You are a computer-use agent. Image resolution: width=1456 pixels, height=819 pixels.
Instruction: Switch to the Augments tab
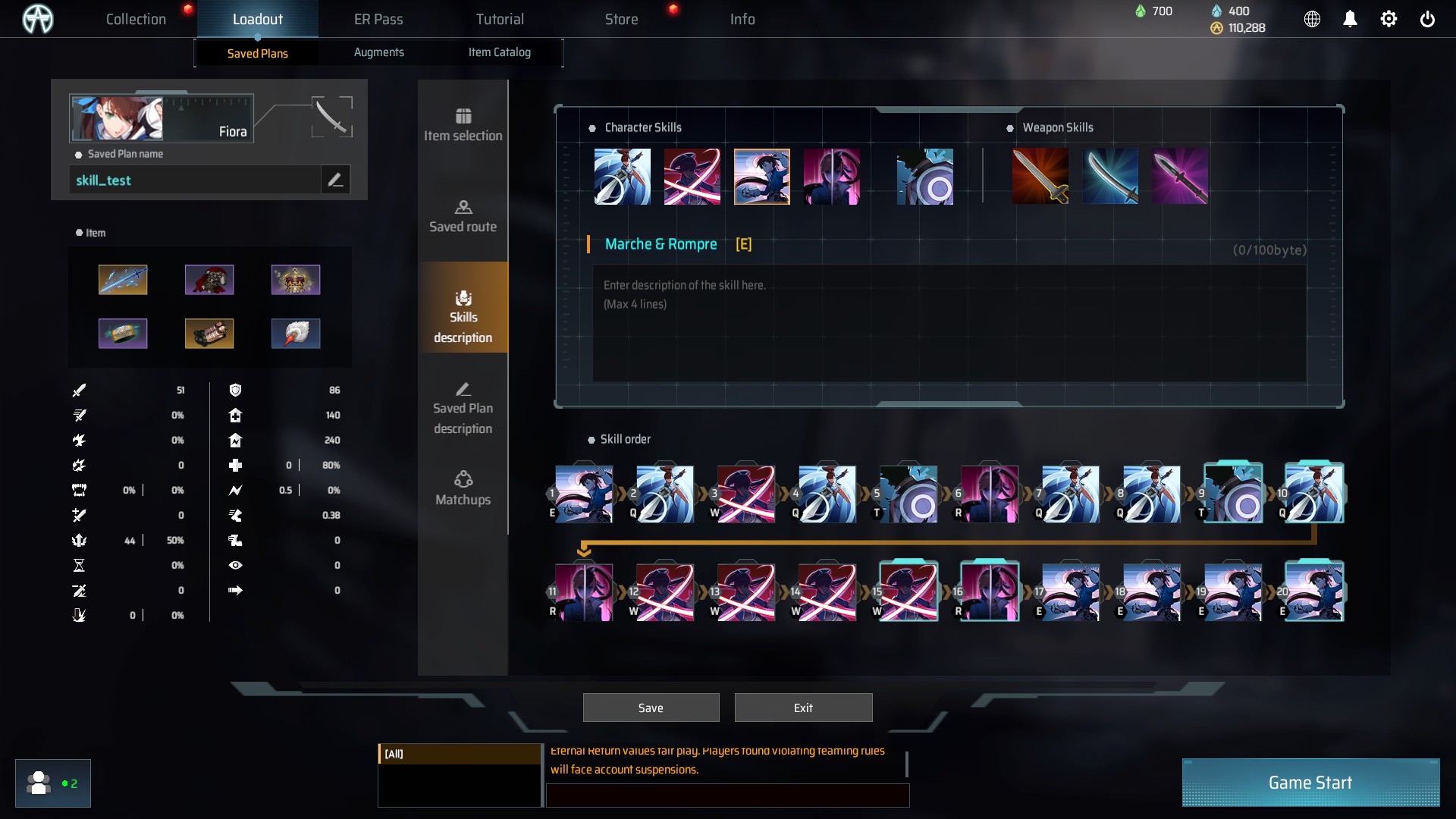coord(378,52)
